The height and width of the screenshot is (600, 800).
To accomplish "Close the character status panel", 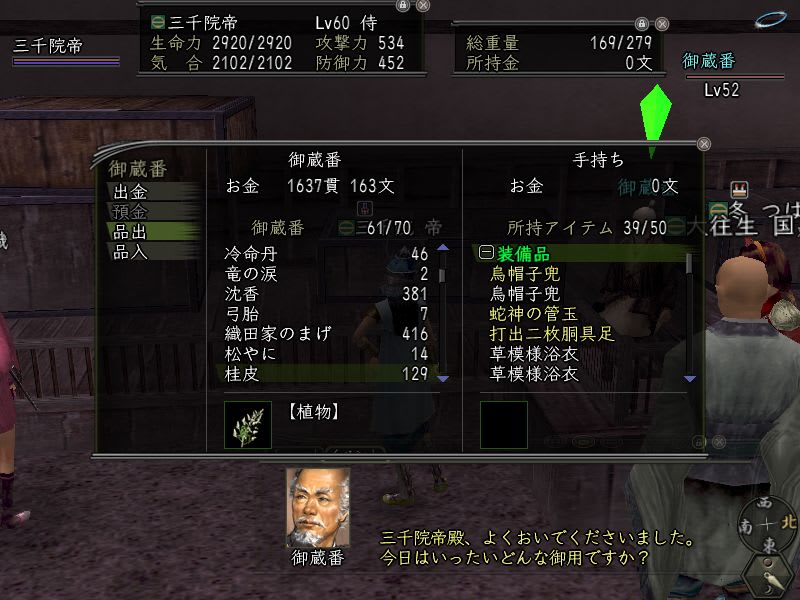I will [x=423, y=6].
